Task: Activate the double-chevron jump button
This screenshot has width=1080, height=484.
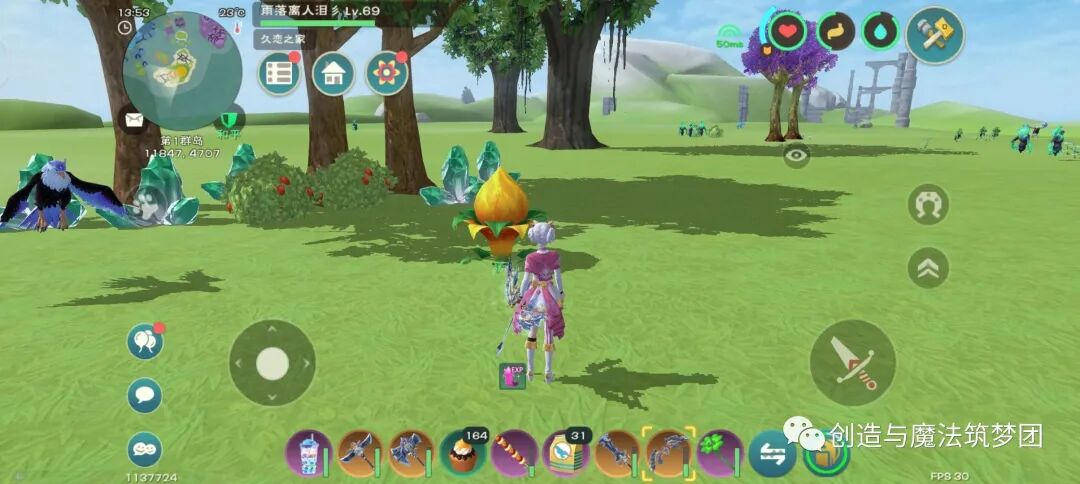Action: (x=928, y=267)
